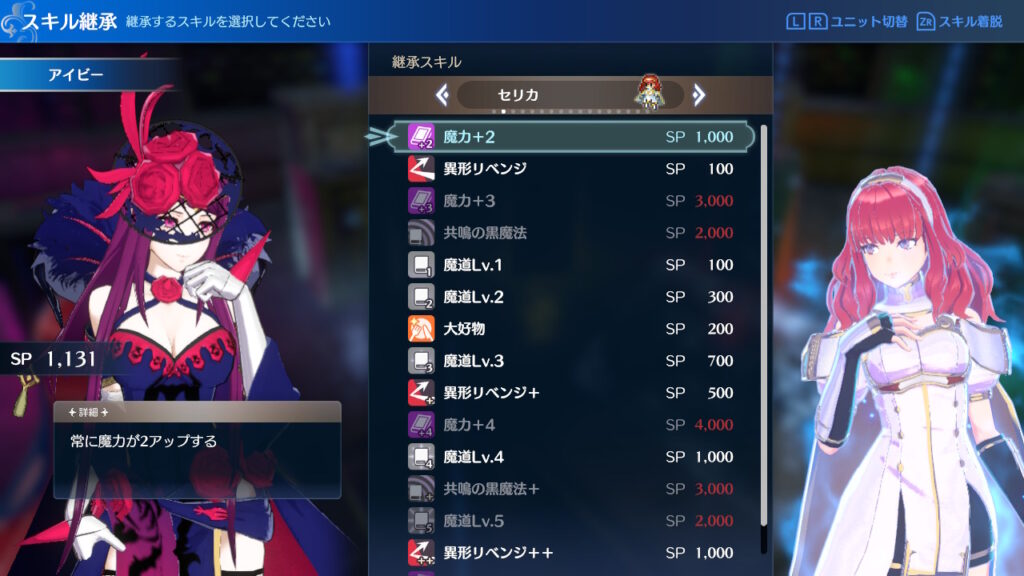Choose 異形リベンジ for 100 SP
This screenshot has width=1024, height=576.
(x=570, y=169)
